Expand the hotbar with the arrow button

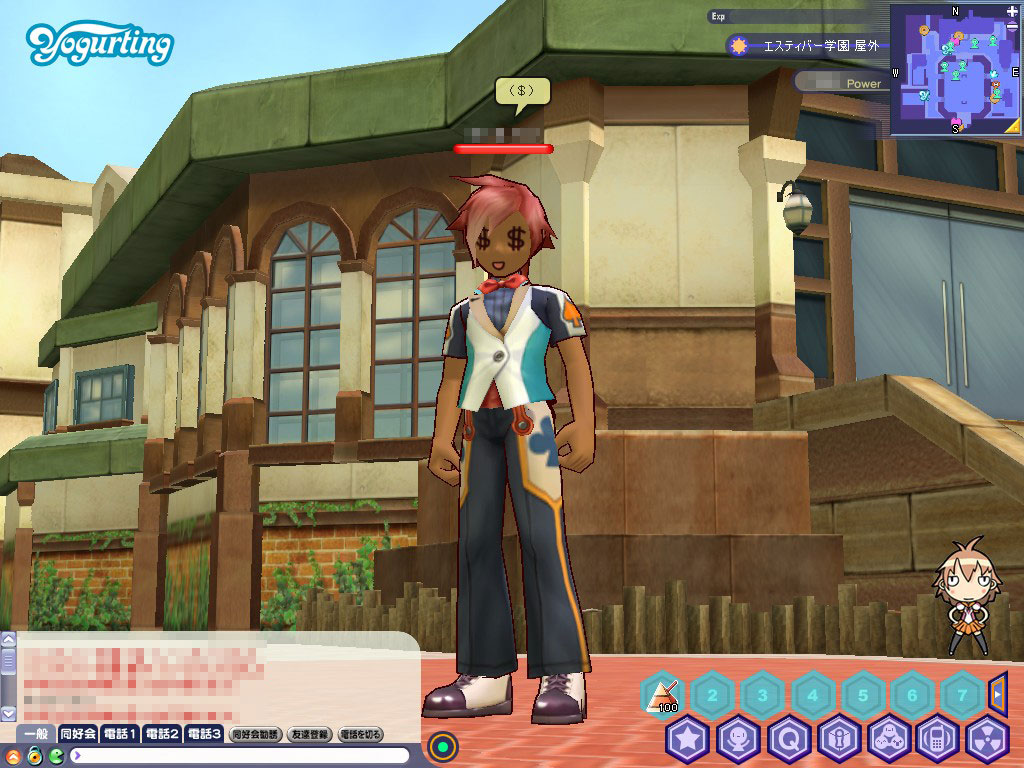click(997, 692)
